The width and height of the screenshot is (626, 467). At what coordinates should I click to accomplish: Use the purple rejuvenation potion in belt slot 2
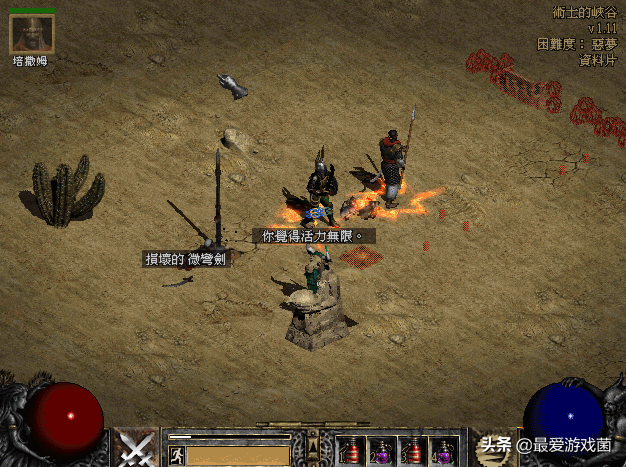coord(381,451)
